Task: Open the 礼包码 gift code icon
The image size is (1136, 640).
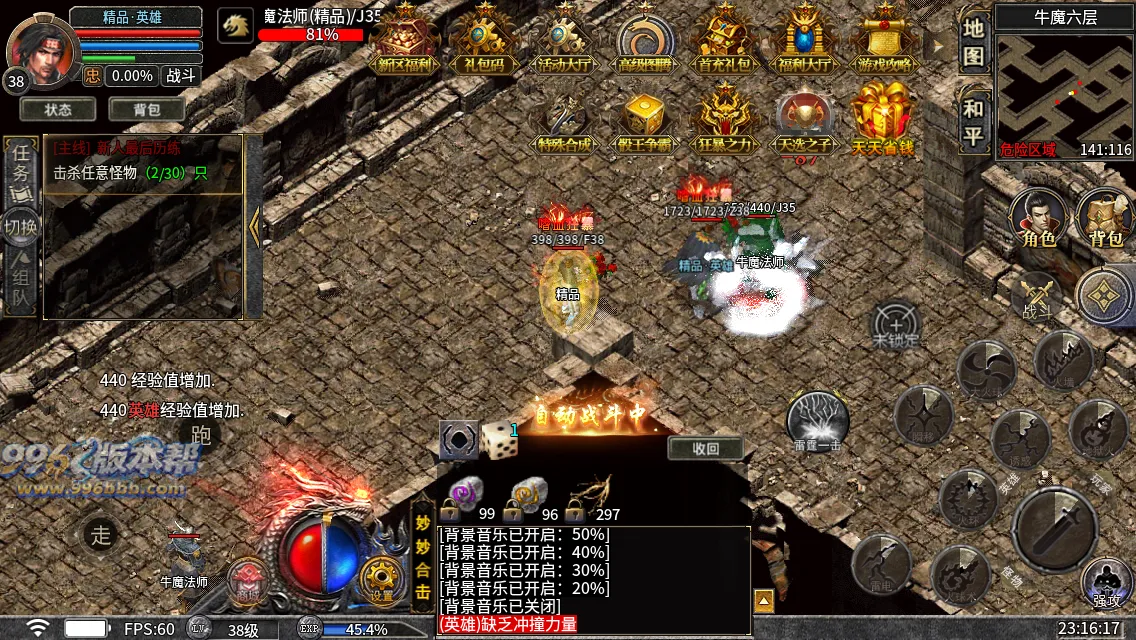Action: pyautogui.click(x=484, y=40)
